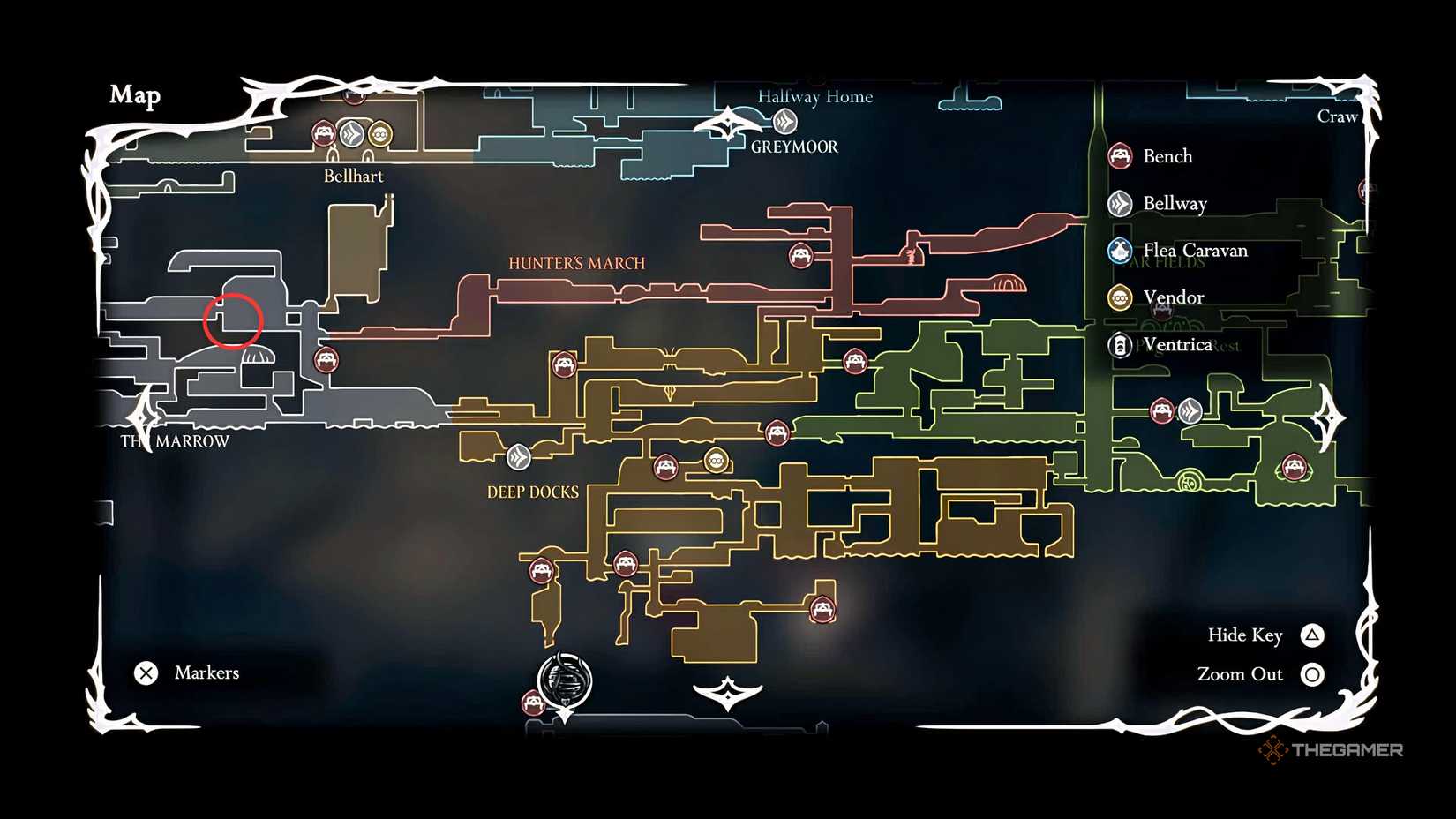Select the red circle marker in The Marrow
Image resolution: width=1456 pixels, height=819 pixels.
pos(235,320)
